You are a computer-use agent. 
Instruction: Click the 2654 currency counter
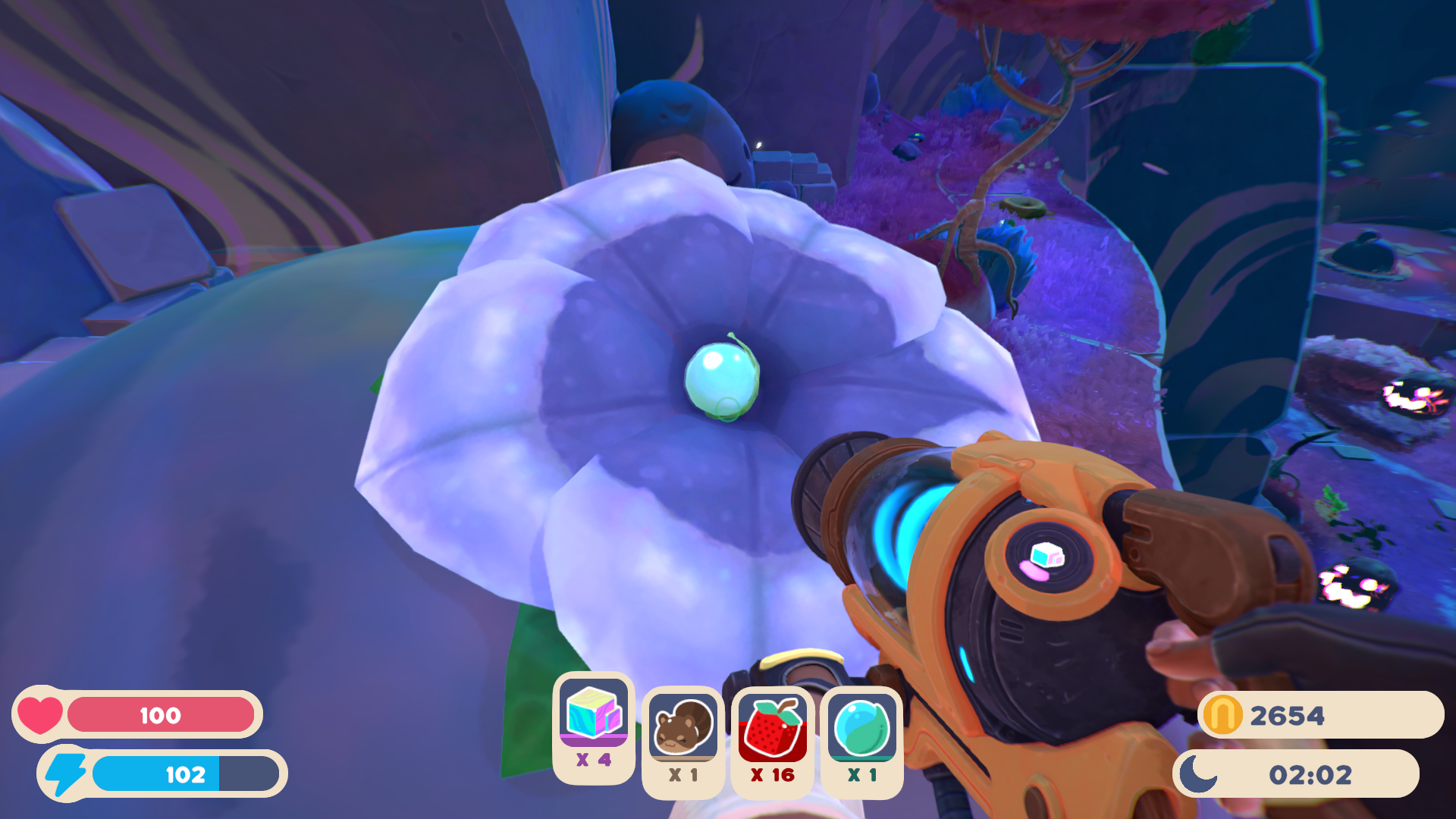tap(1289, 713)
